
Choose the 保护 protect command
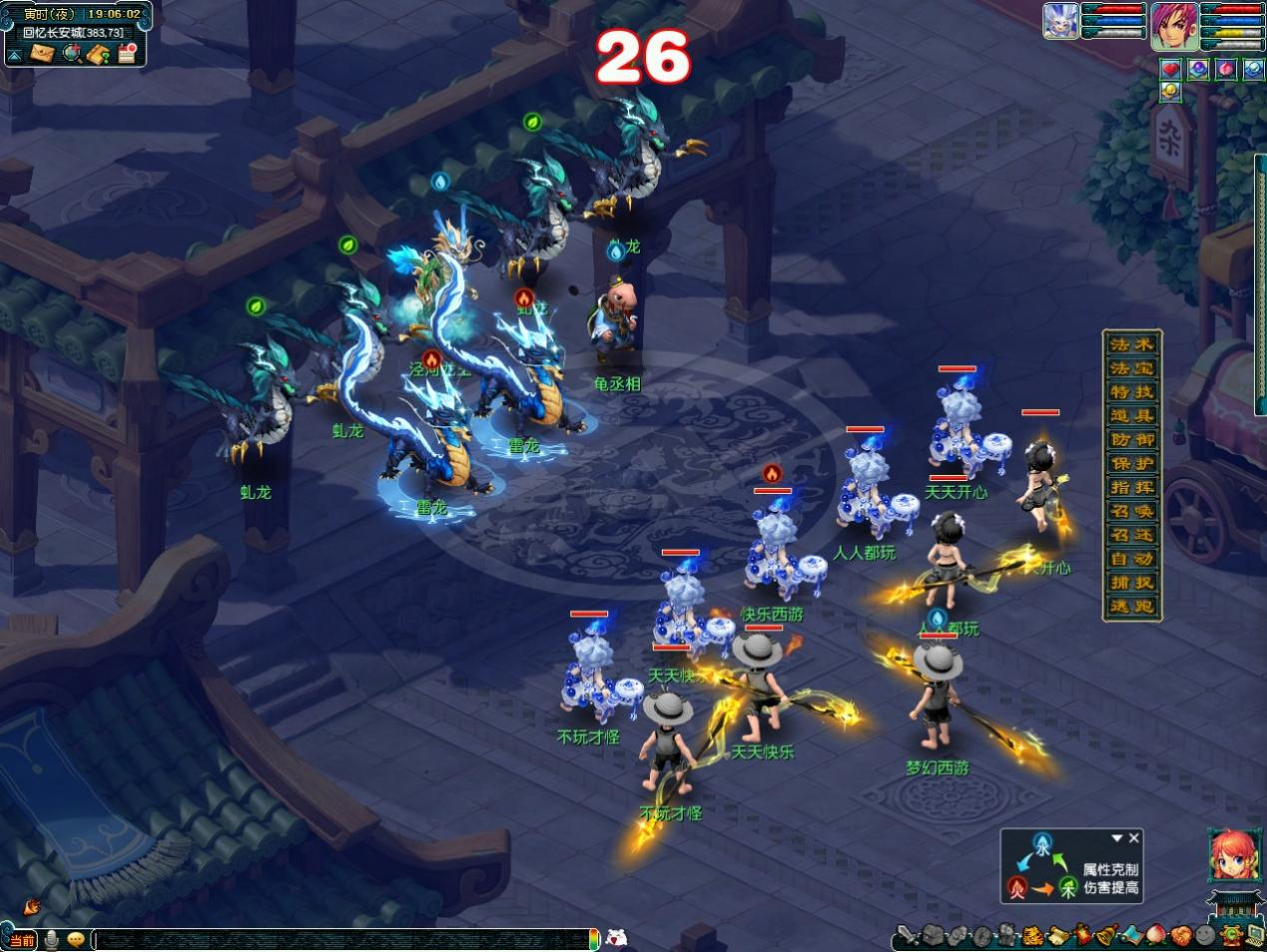tap(1131, 464)
